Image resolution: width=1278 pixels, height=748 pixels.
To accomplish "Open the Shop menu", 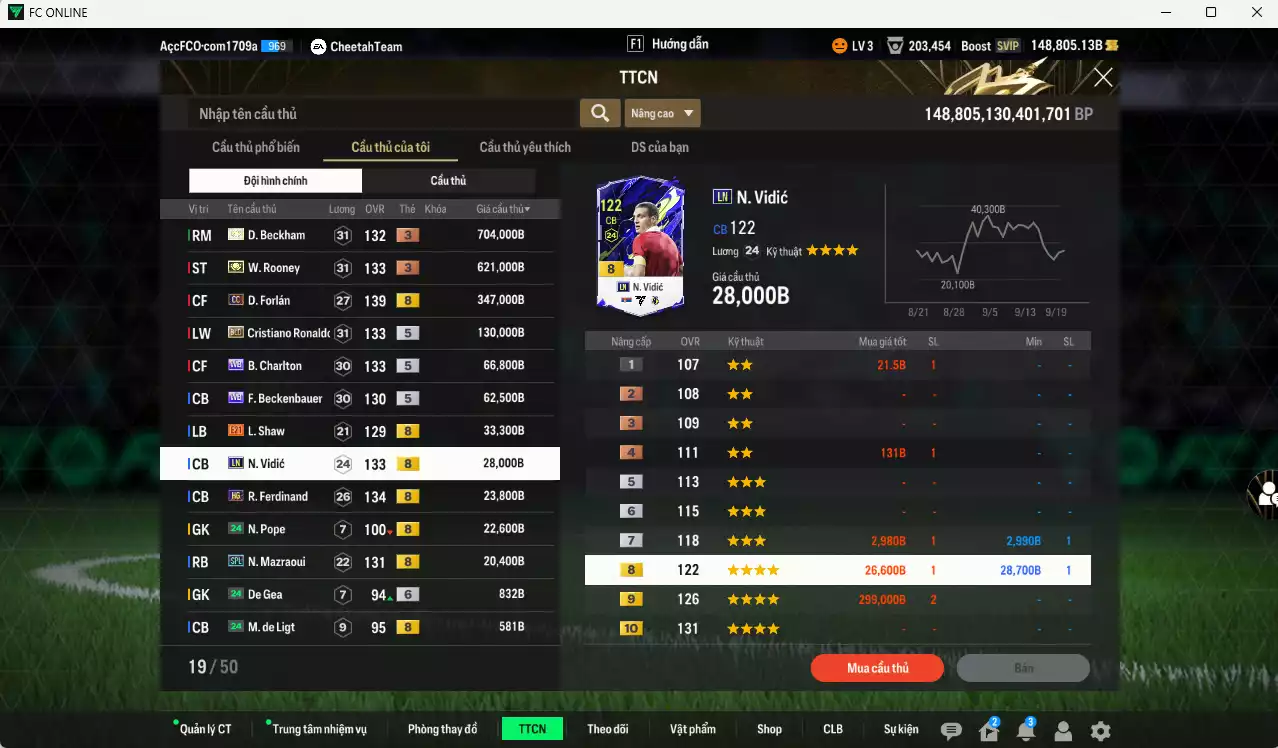I will pyautogui.click(x=769, y=729).
